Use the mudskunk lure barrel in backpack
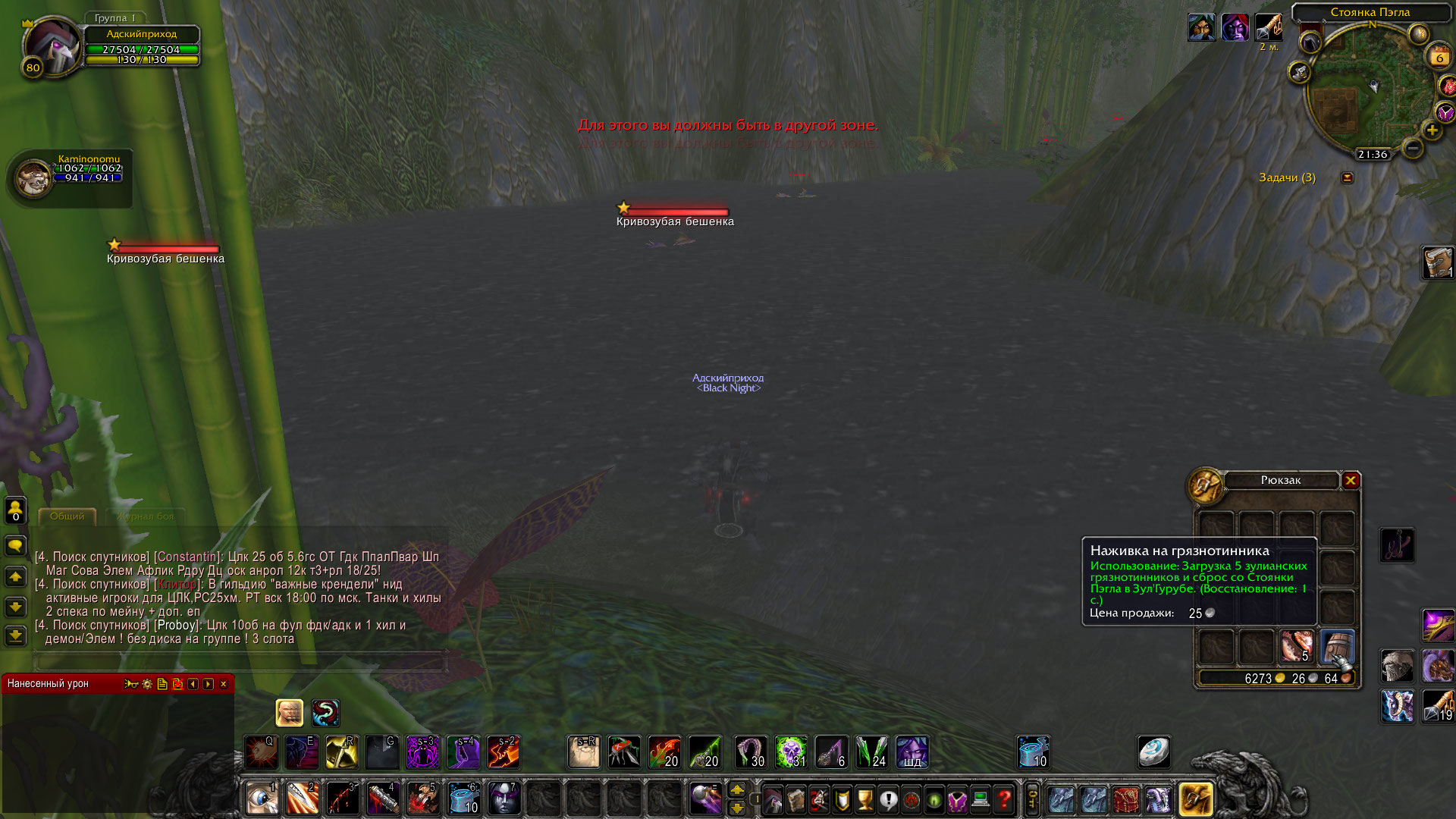The height and width of the screenshot is (819, 1456). click(x=1337, y=647)
